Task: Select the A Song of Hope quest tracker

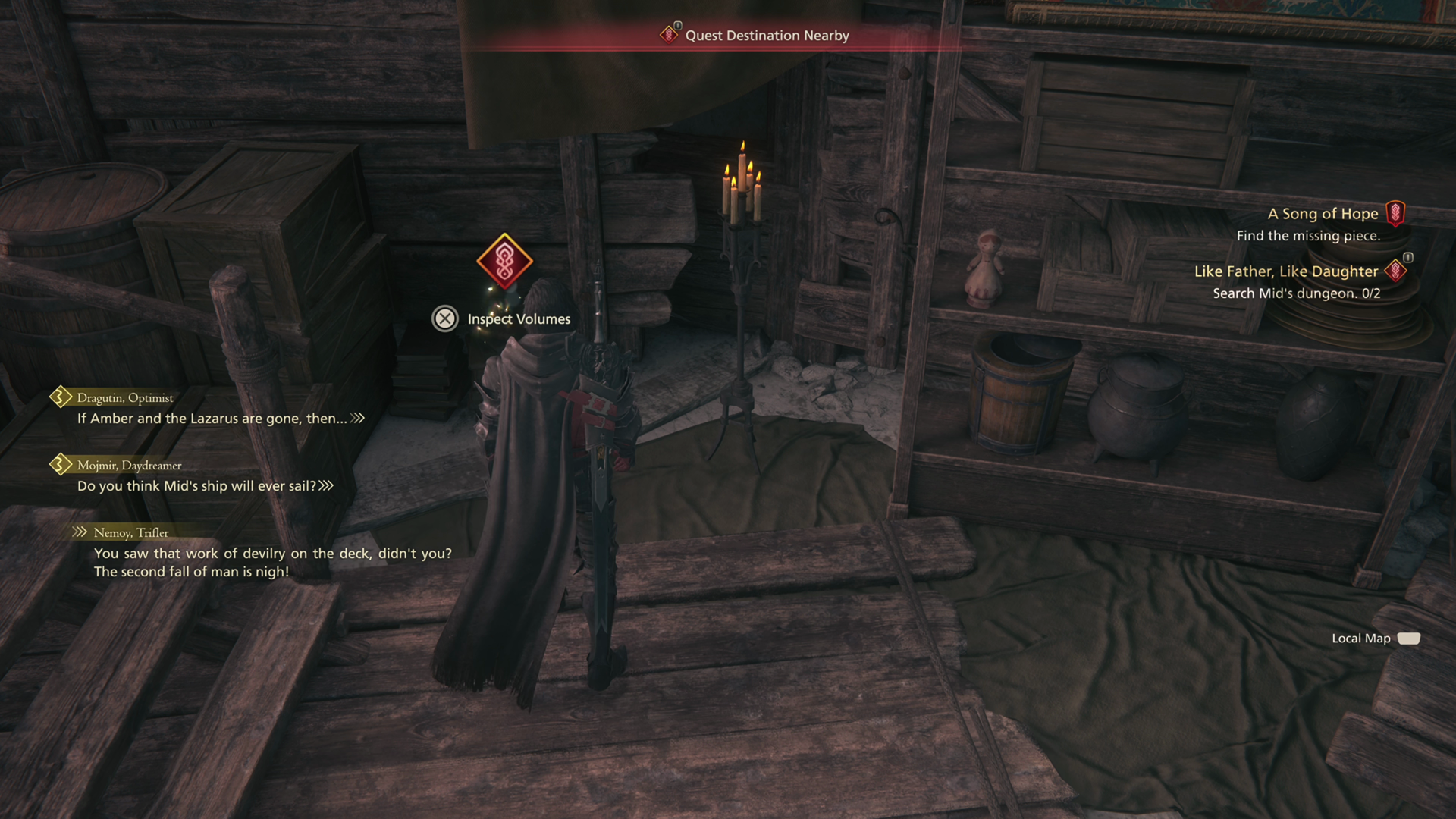Action: 1323,215
